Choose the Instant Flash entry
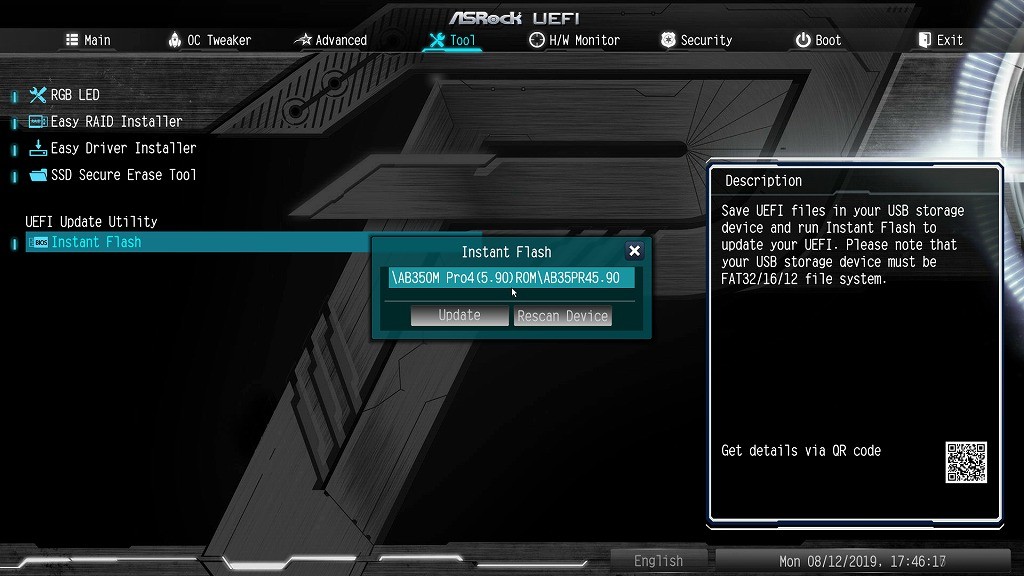The image size is (1024, 576). point(96,242)
